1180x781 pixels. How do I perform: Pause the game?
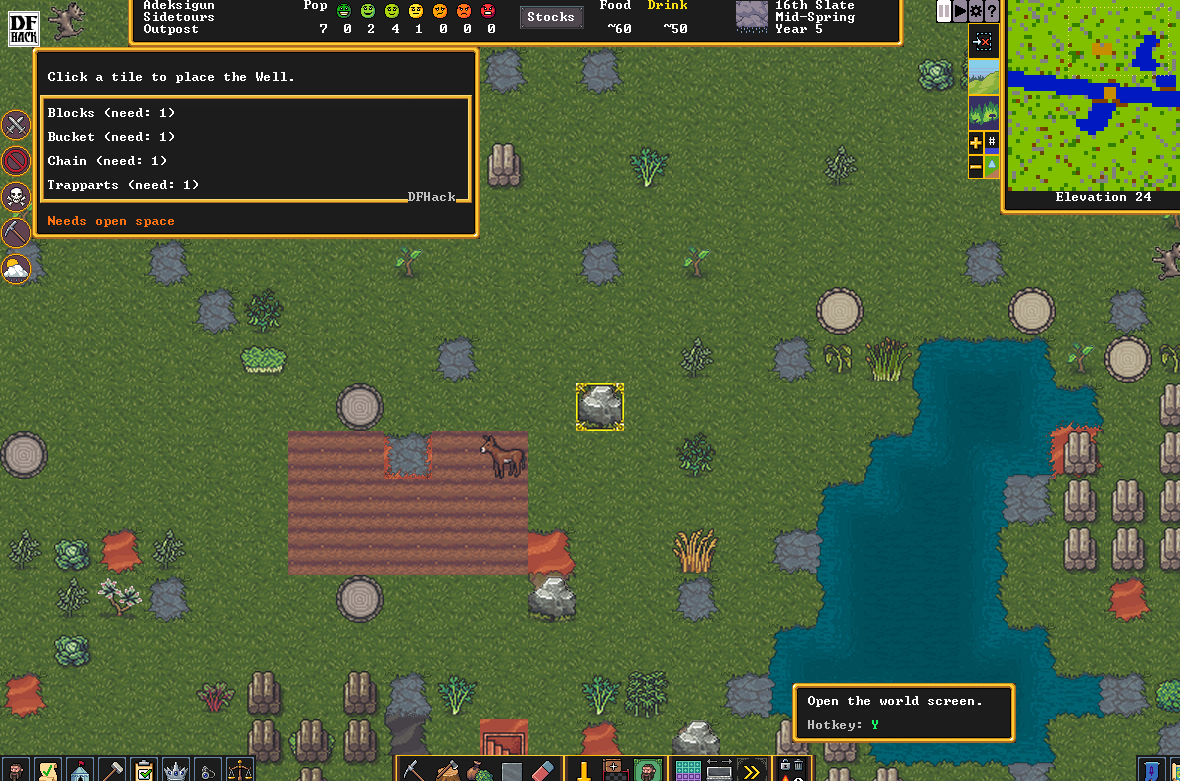pyautogui.click(x=944, y=10)
